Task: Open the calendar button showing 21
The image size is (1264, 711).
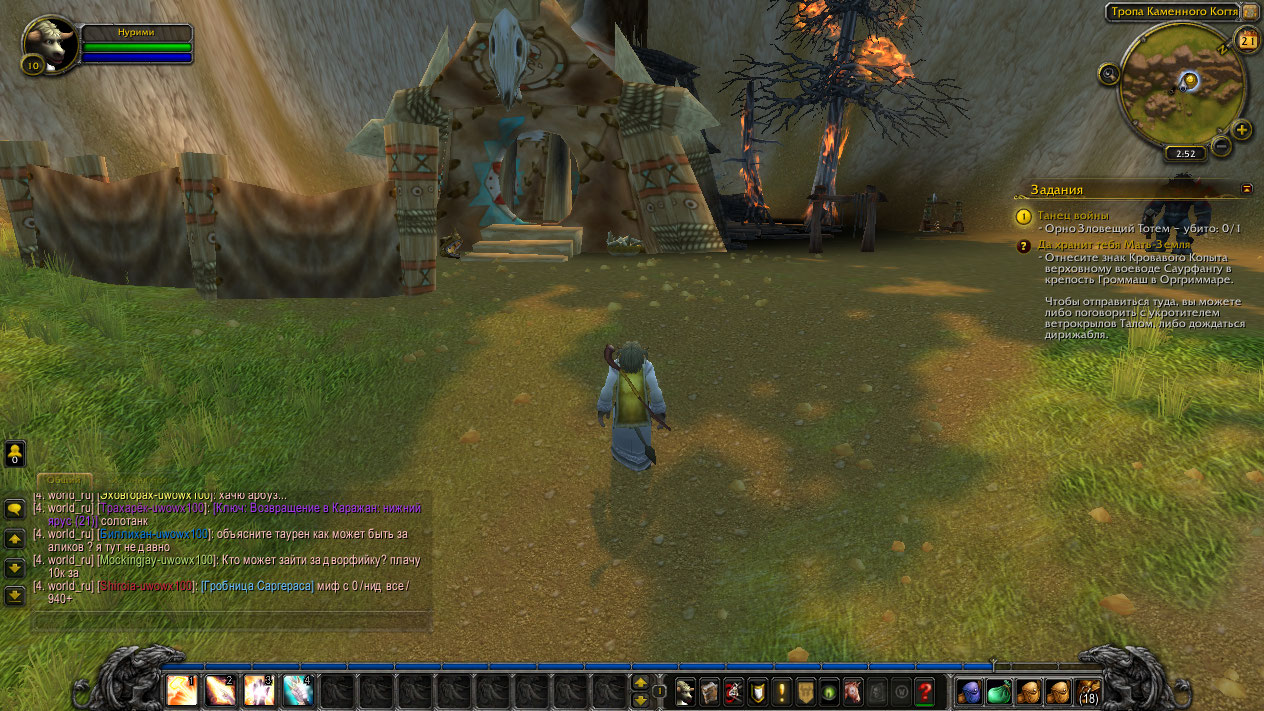Action: pyautogui.click(x=1247, y=40)
